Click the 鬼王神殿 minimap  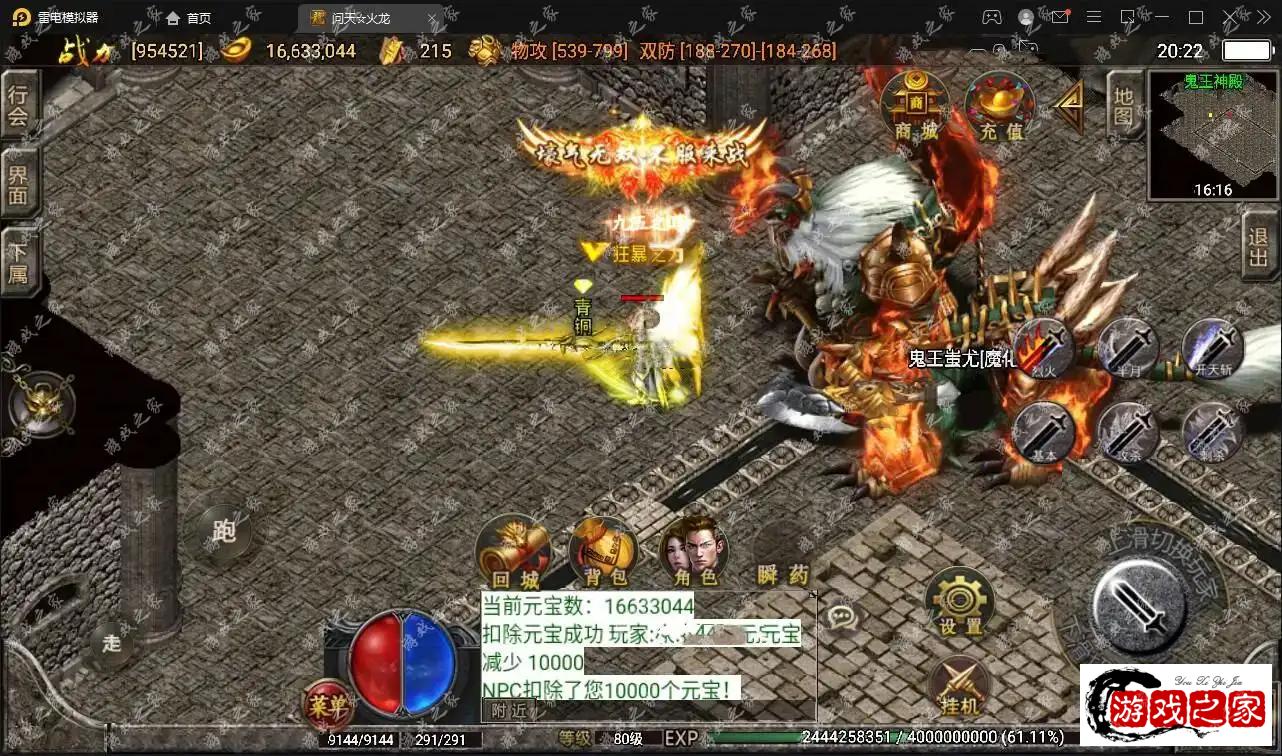click(x=1213, y=135)
